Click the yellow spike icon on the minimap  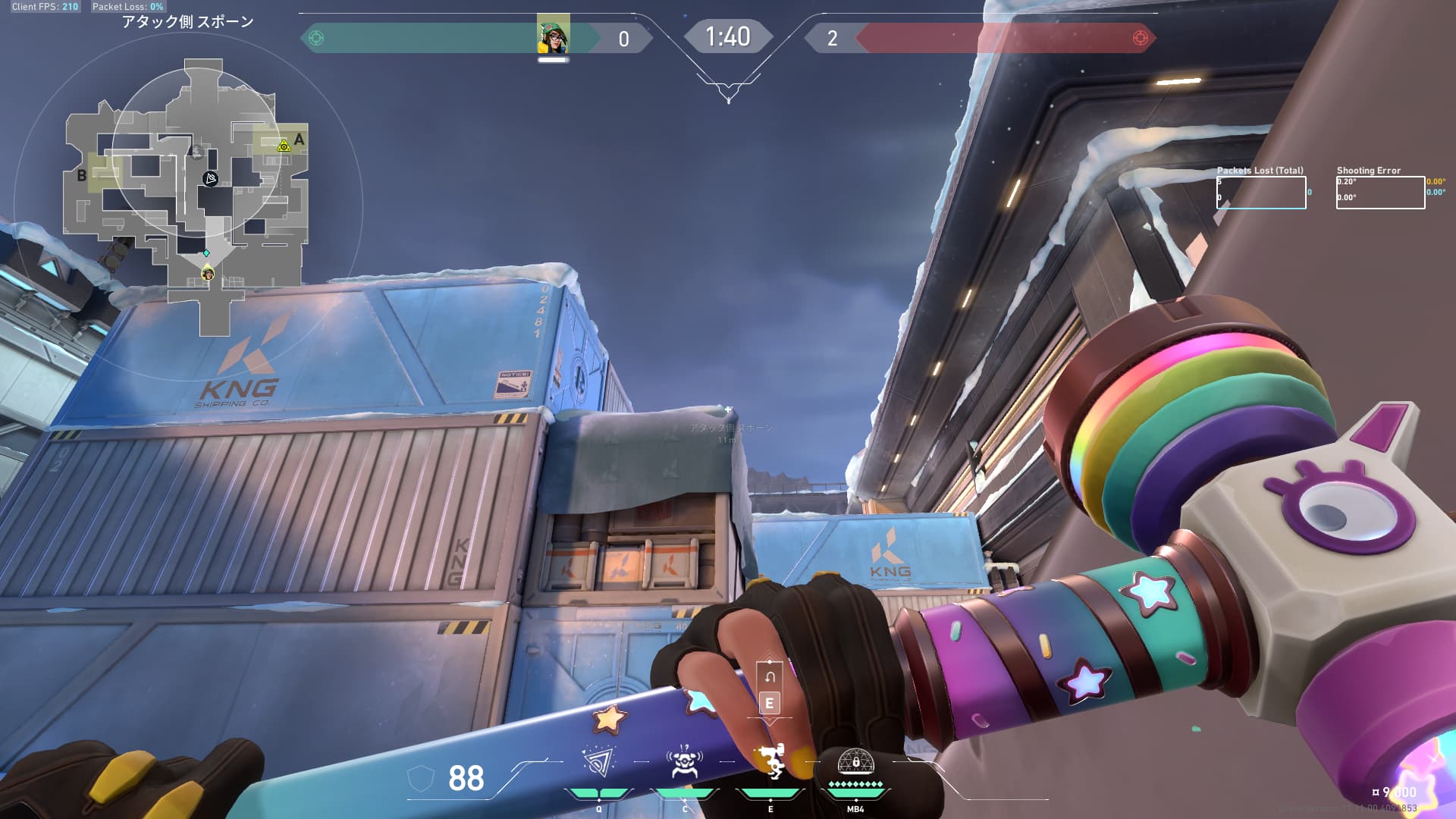[x=284, y=145]
